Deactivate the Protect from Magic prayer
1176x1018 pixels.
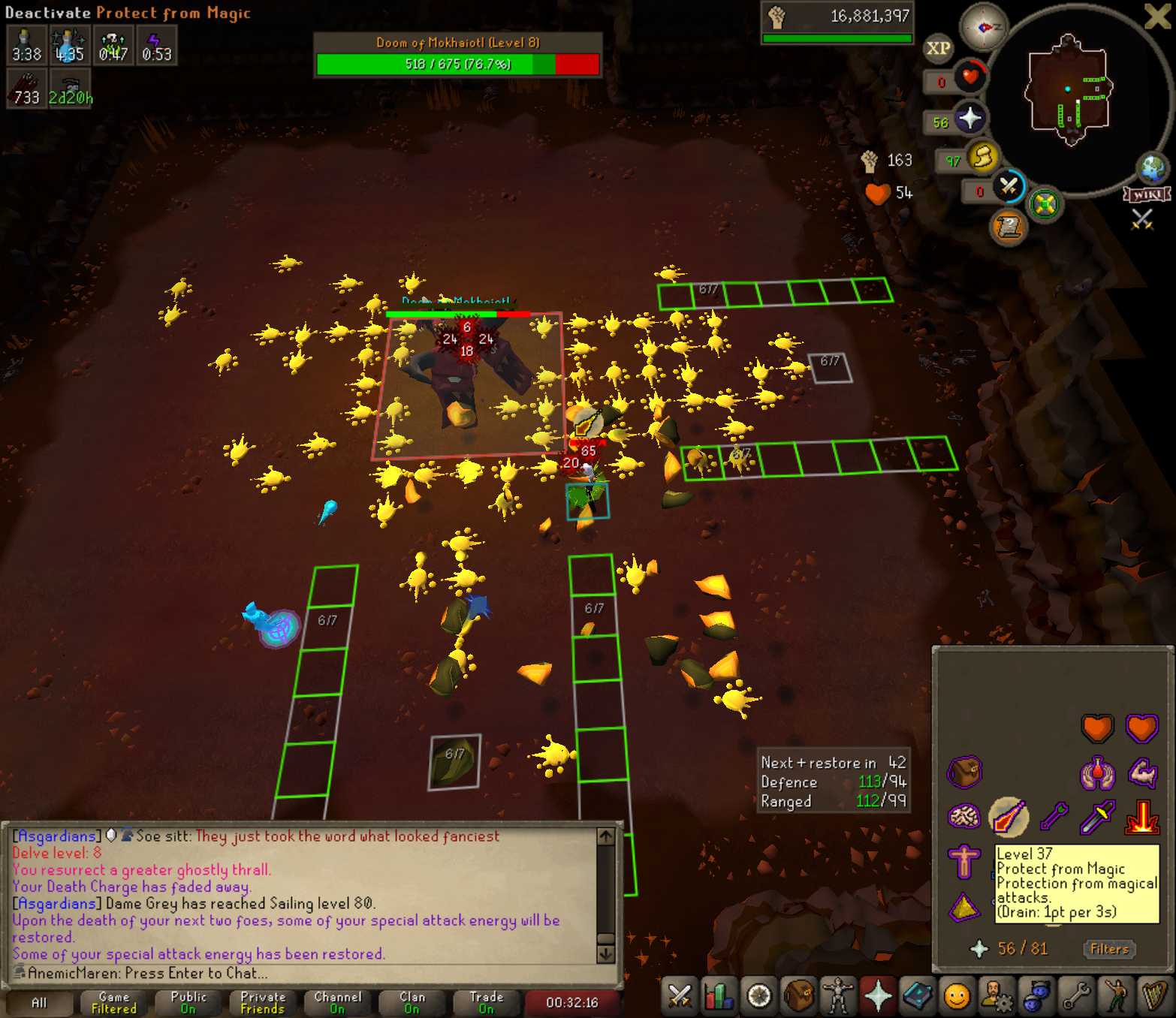1008,817
